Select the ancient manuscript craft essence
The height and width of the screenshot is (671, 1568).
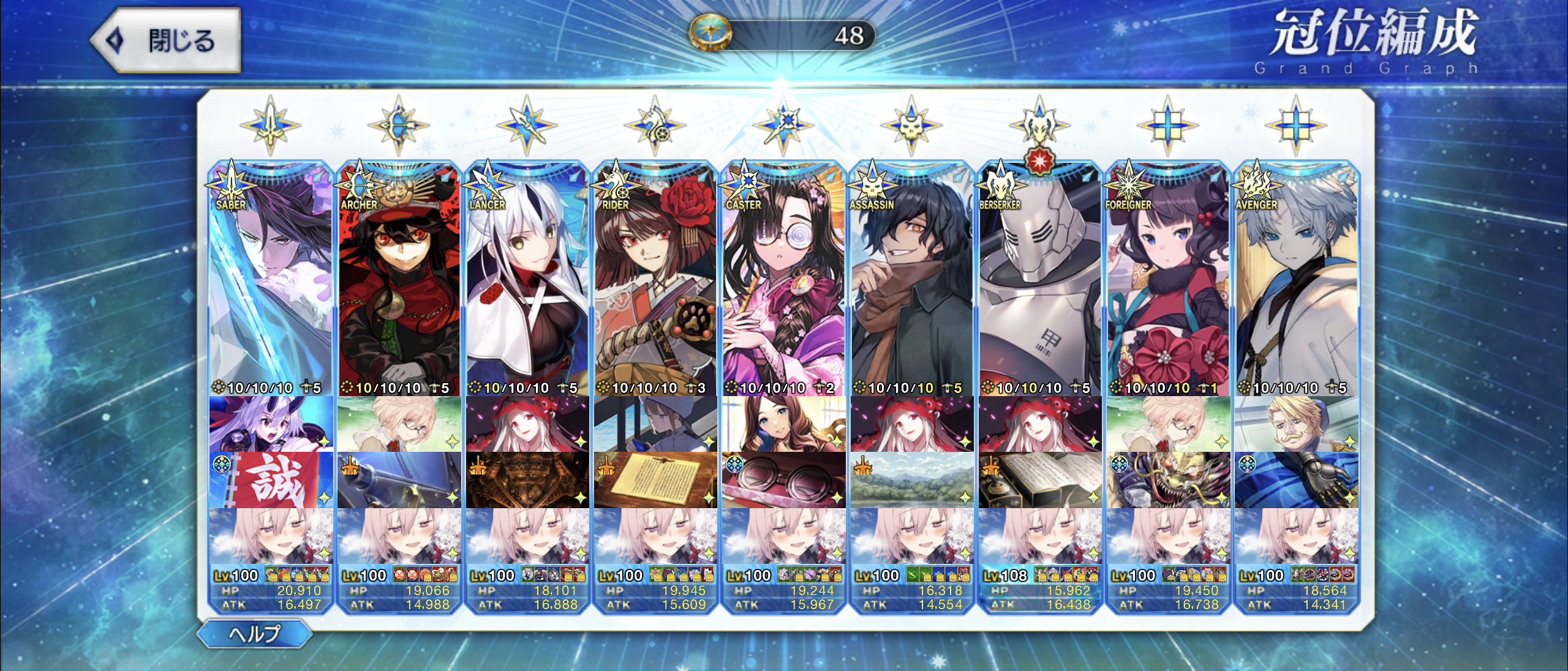(x=655, y=480)
